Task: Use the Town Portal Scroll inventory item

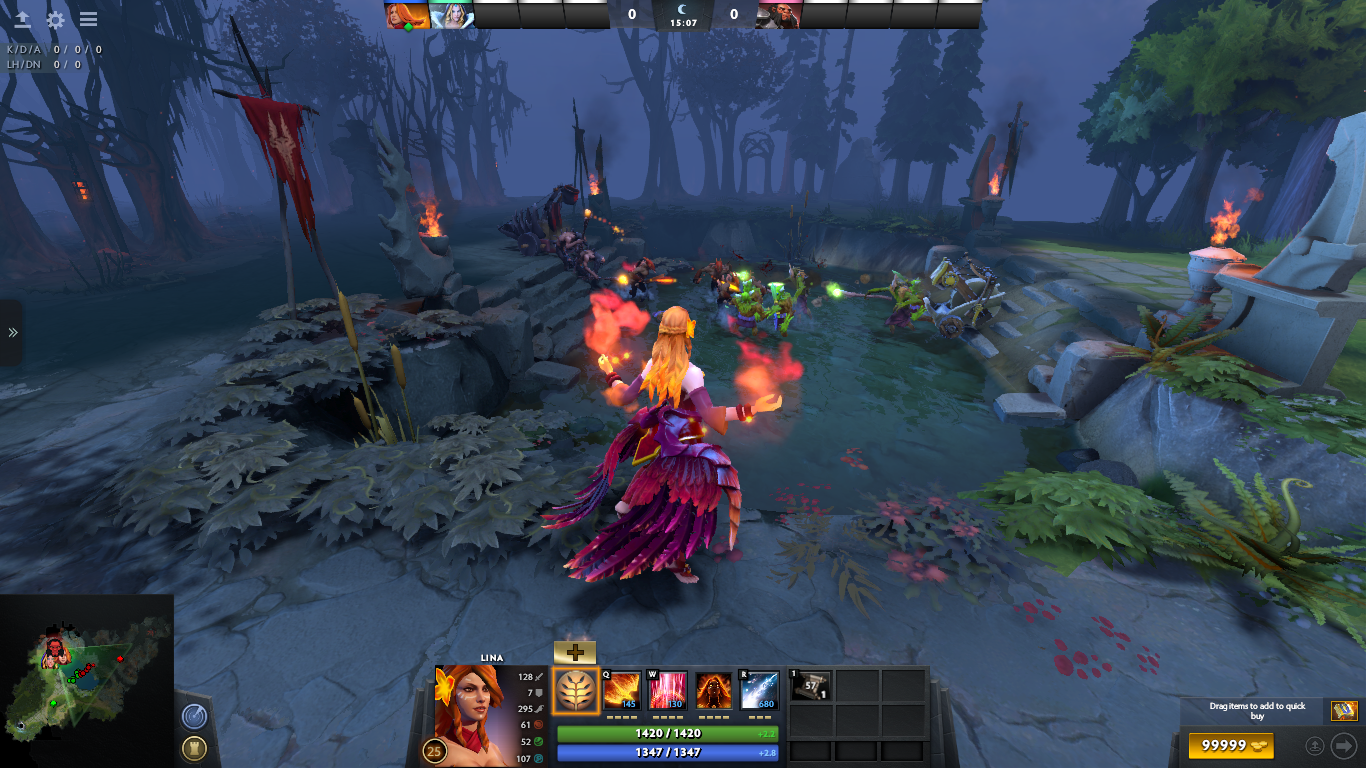Action: coord(810,687)
